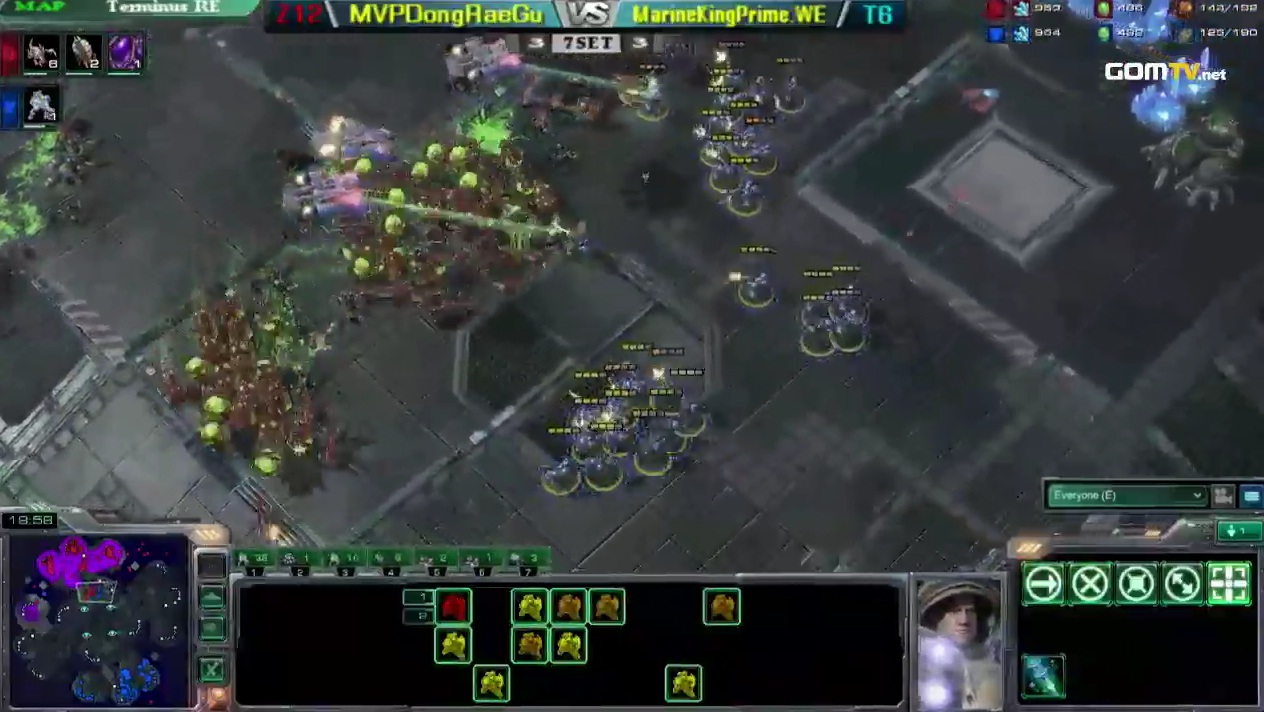Screen dimensions: 1264x712
Task: Click the blue button right of camera icon
Action: pyautogui.click(x=1251, y=495)
